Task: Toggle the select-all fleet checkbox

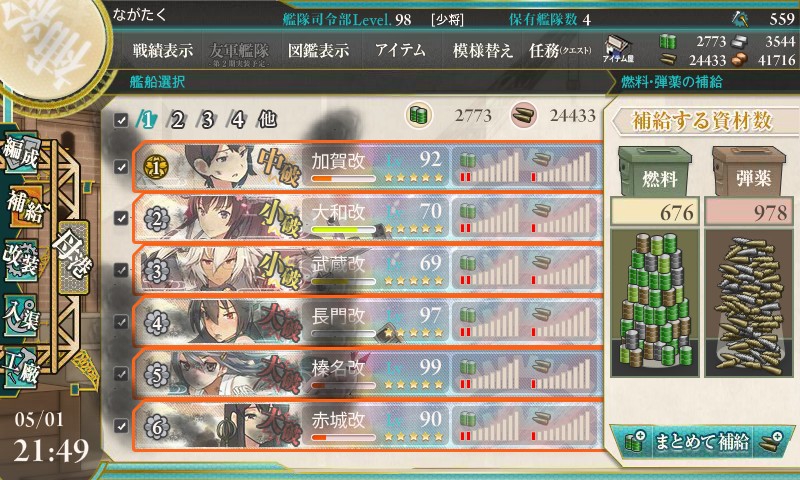Action: coord(121,120)
